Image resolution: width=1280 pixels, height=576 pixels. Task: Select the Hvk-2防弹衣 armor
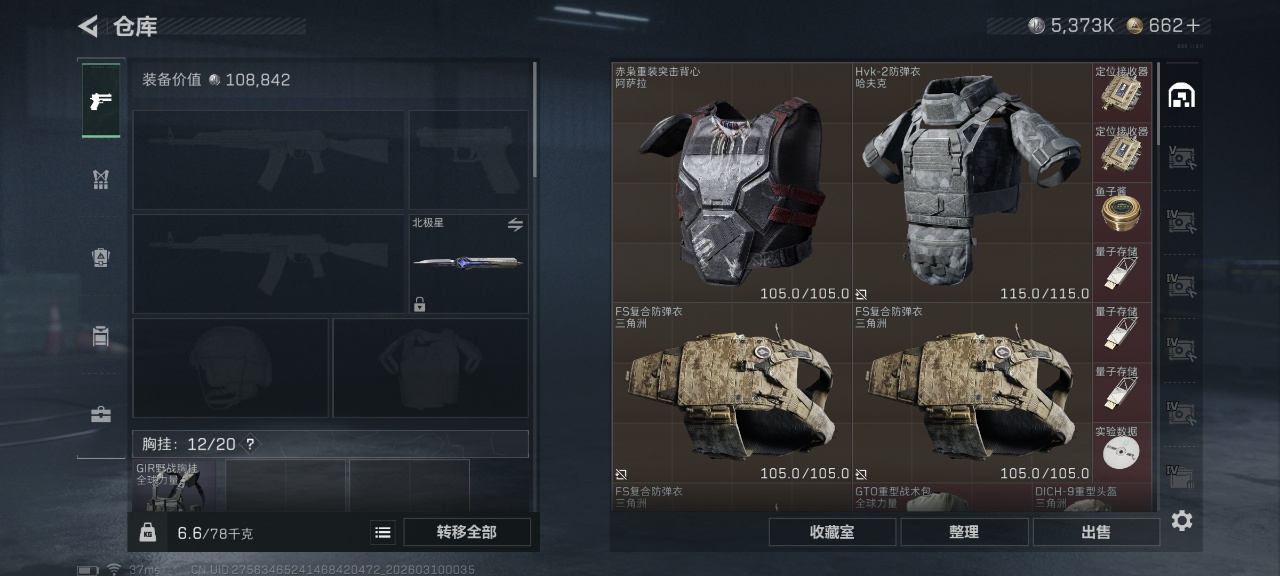[972, 183]
